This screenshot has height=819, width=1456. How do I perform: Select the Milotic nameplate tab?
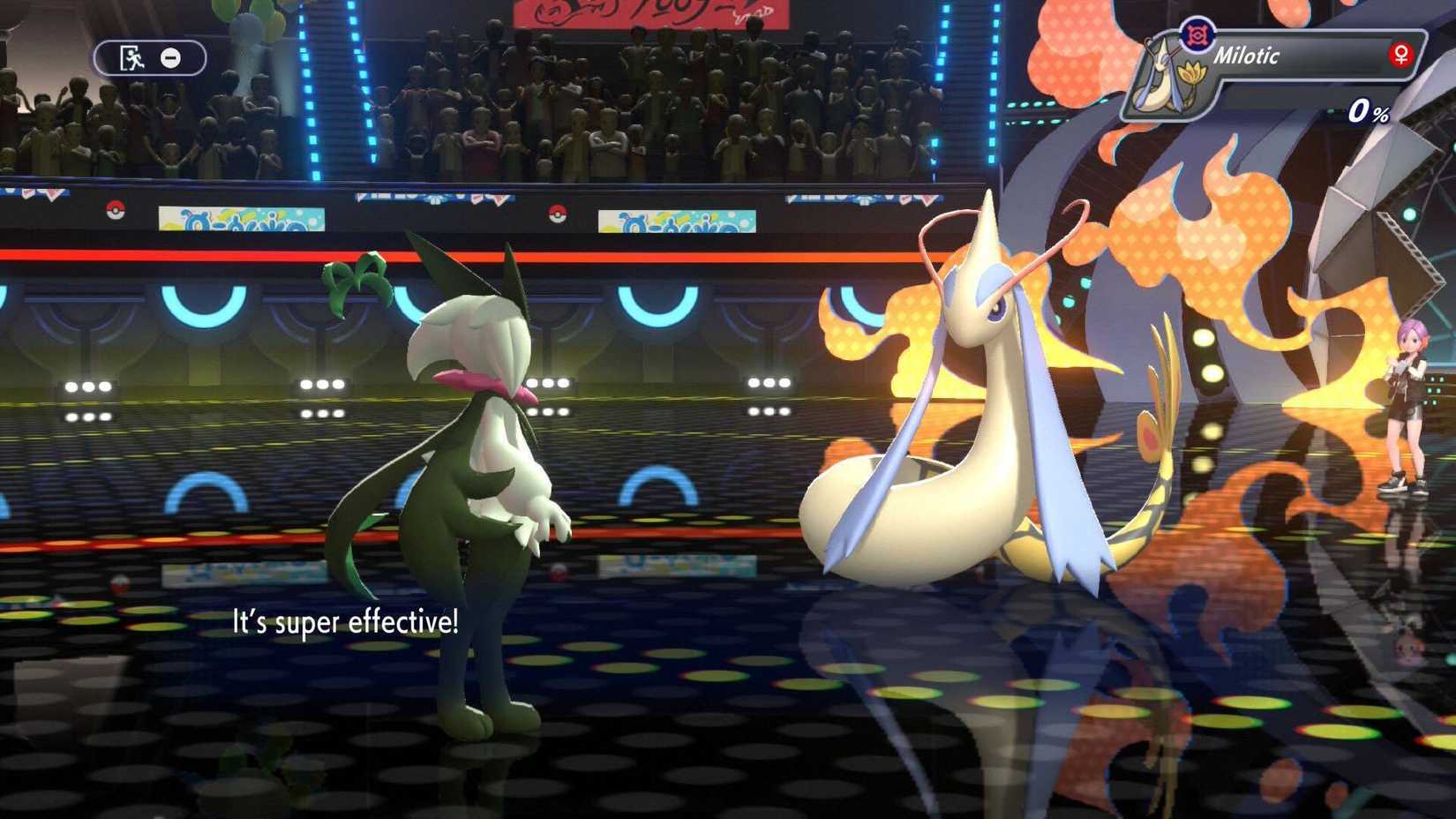pos(1297,55)
